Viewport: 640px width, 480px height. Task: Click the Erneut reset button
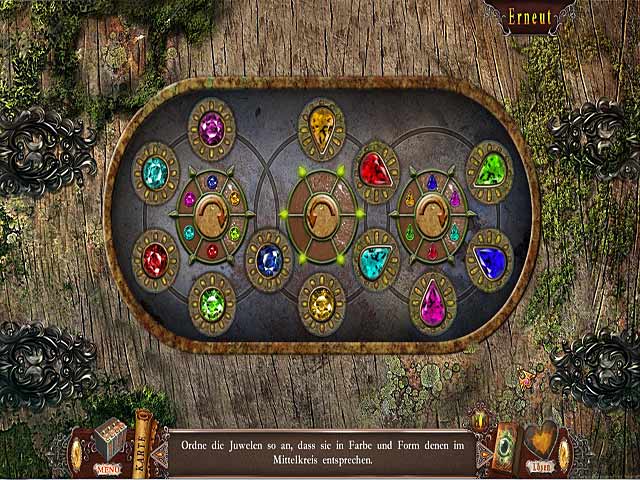(519, 18)
